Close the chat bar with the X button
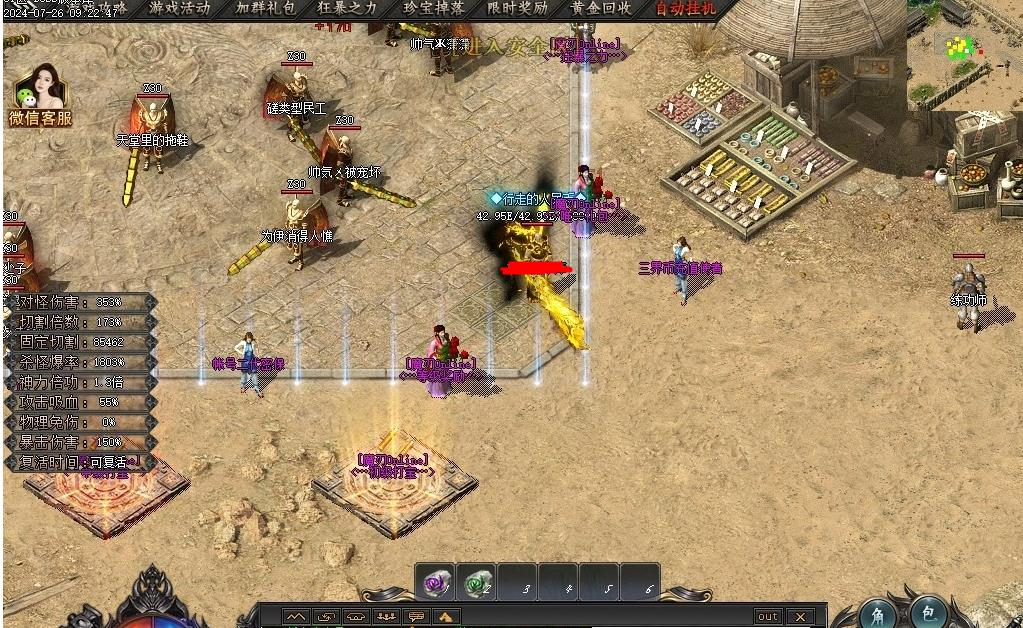The width and height of the screenshot is (1023, 628). click(x=800, y=617)
